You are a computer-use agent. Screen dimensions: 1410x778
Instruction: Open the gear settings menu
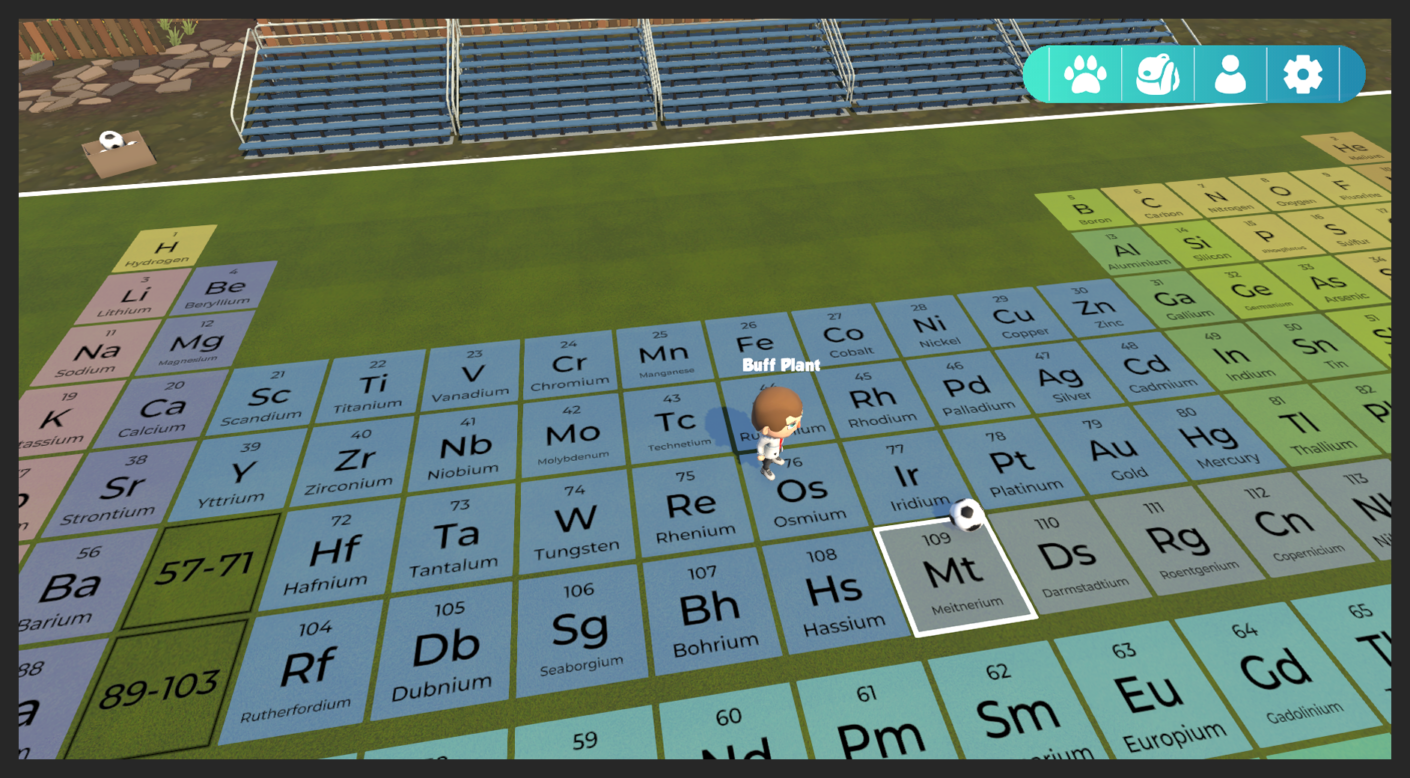(1302, 74)
